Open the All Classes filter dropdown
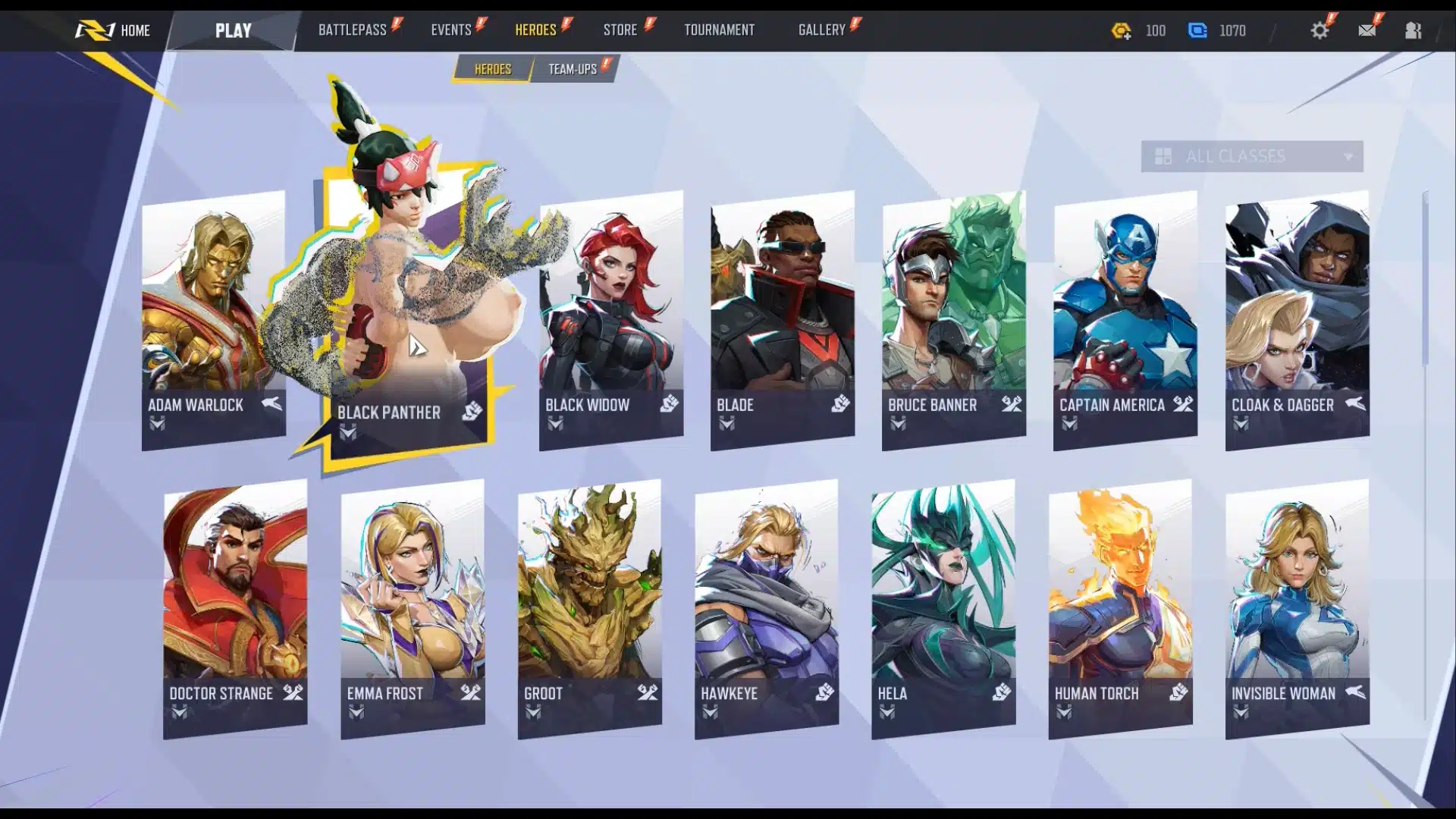Screen dimensions: 1456x819 1251,156
